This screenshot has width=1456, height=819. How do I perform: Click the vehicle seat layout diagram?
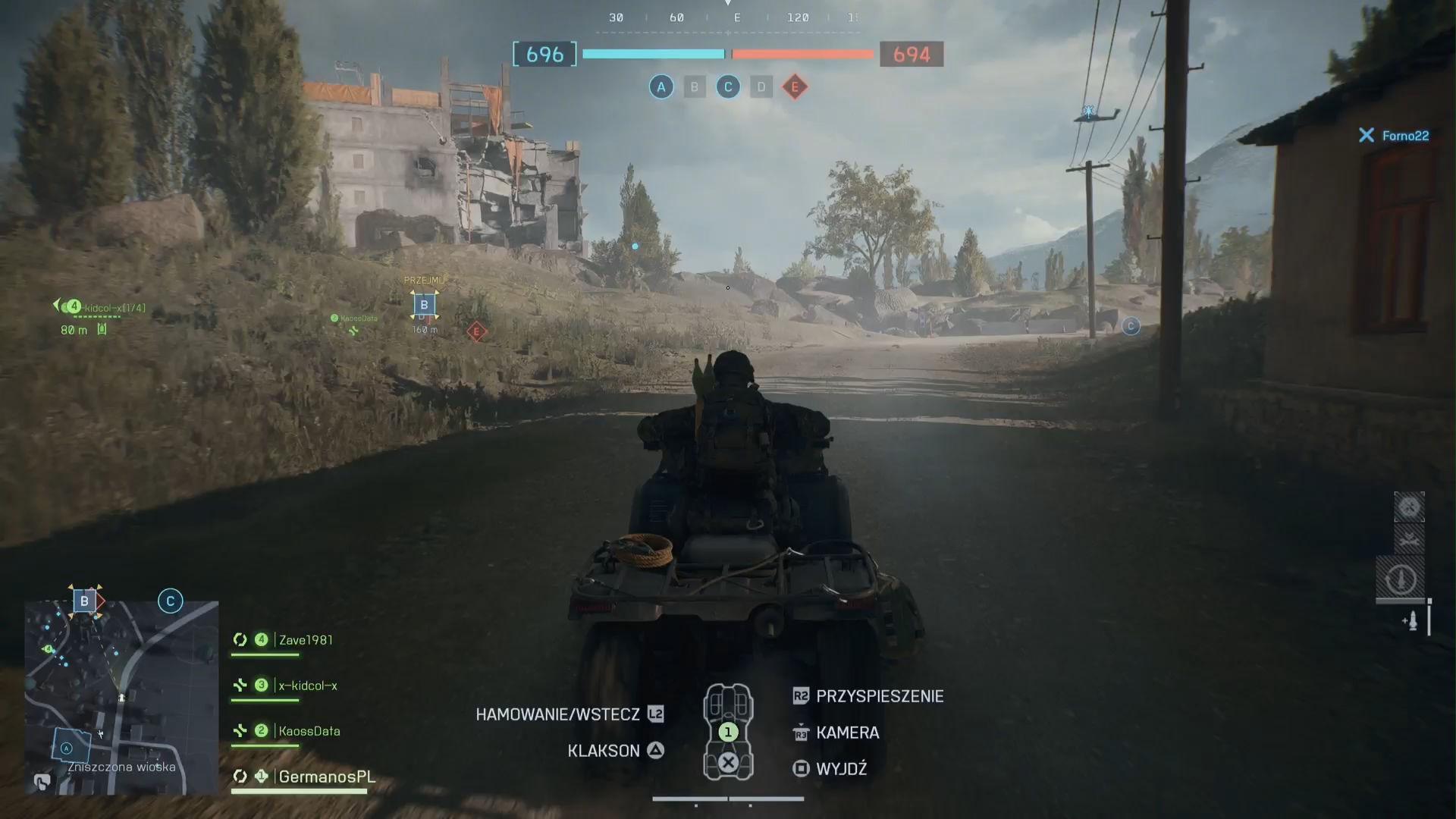click(x=728, y=732)
